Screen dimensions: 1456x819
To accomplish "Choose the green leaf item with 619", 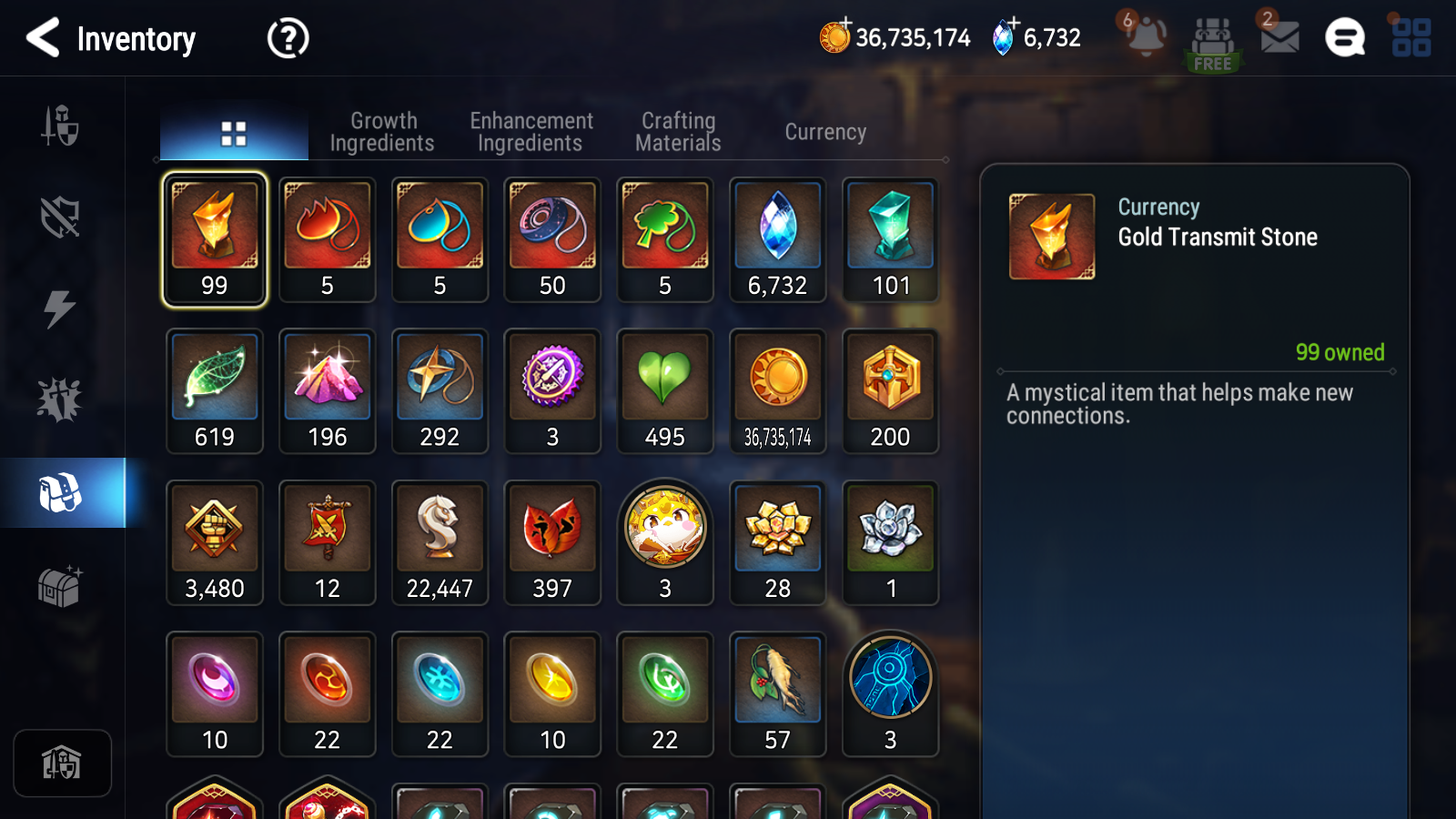I will tap(215, 390).
